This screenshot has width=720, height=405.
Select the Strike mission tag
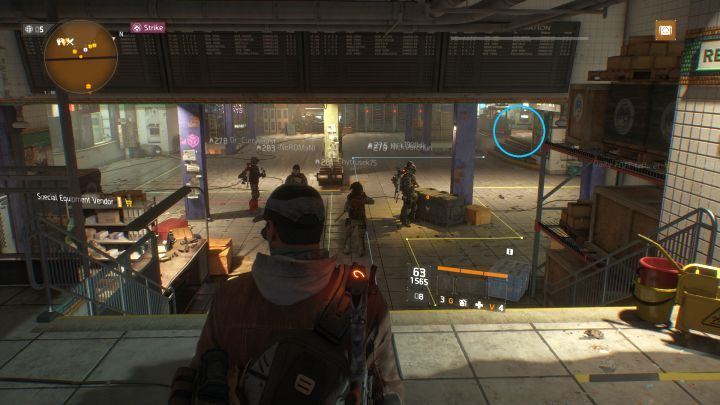[150, 28]
